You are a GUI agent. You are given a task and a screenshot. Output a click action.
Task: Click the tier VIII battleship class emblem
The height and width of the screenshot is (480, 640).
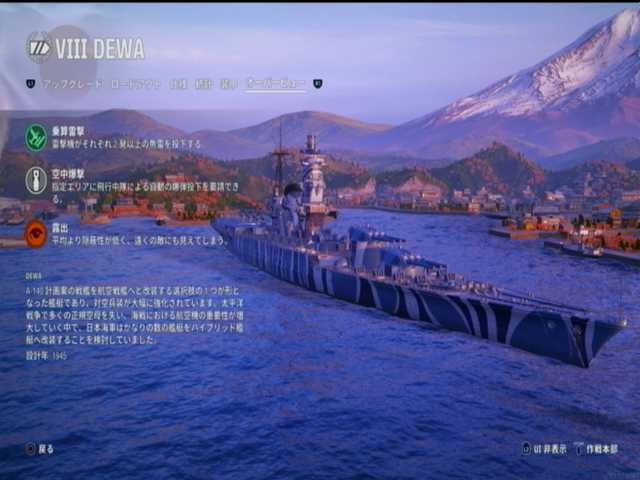pyautogui.click(x=38, y=47)
